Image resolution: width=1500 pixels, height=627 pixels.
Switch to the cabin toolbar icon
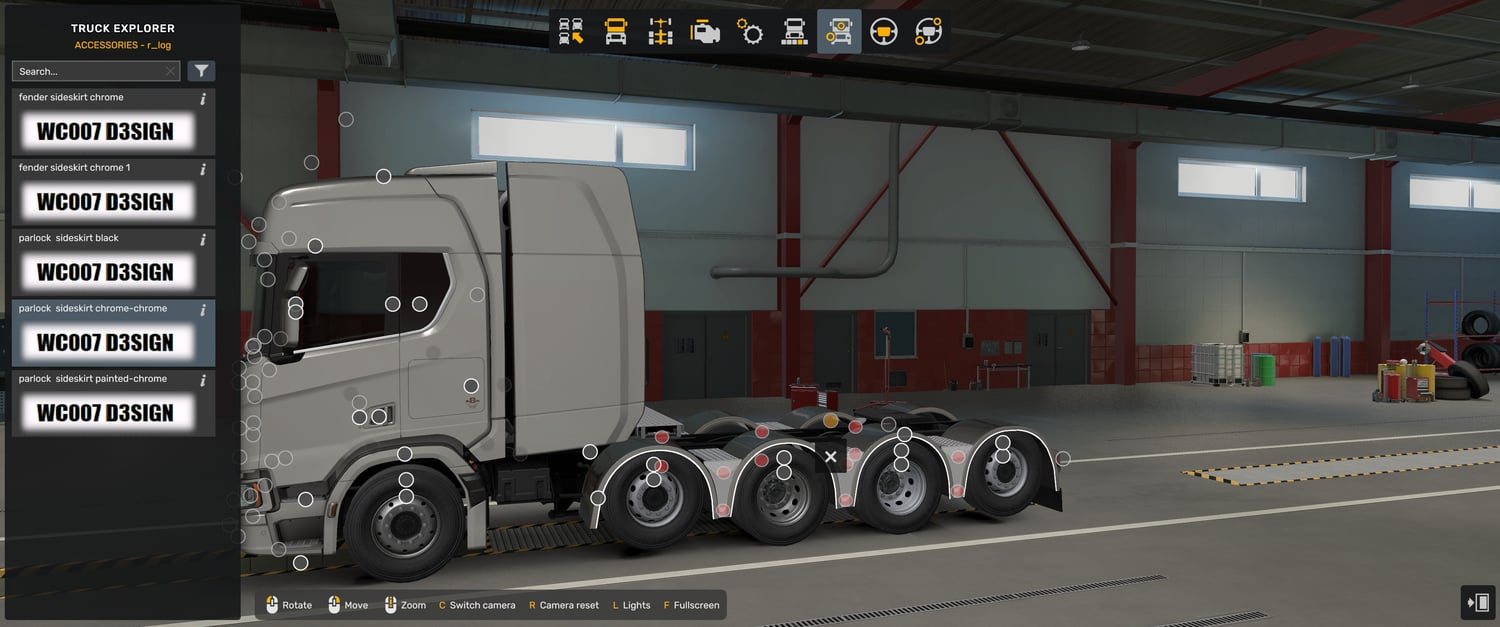click(x=616, y=32)
